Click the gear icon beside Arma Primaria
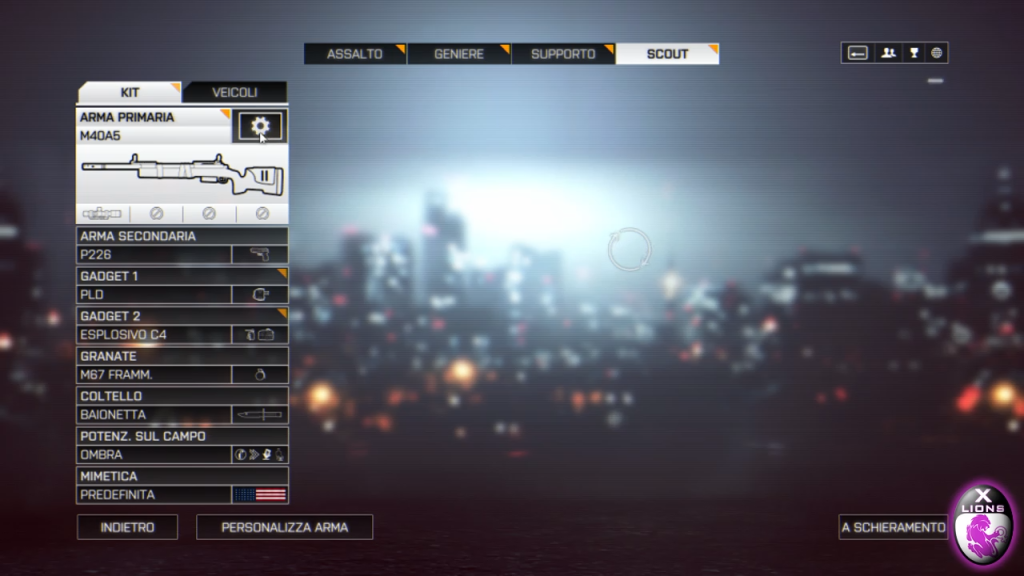1024x576 pixels. tap(260, 126)
